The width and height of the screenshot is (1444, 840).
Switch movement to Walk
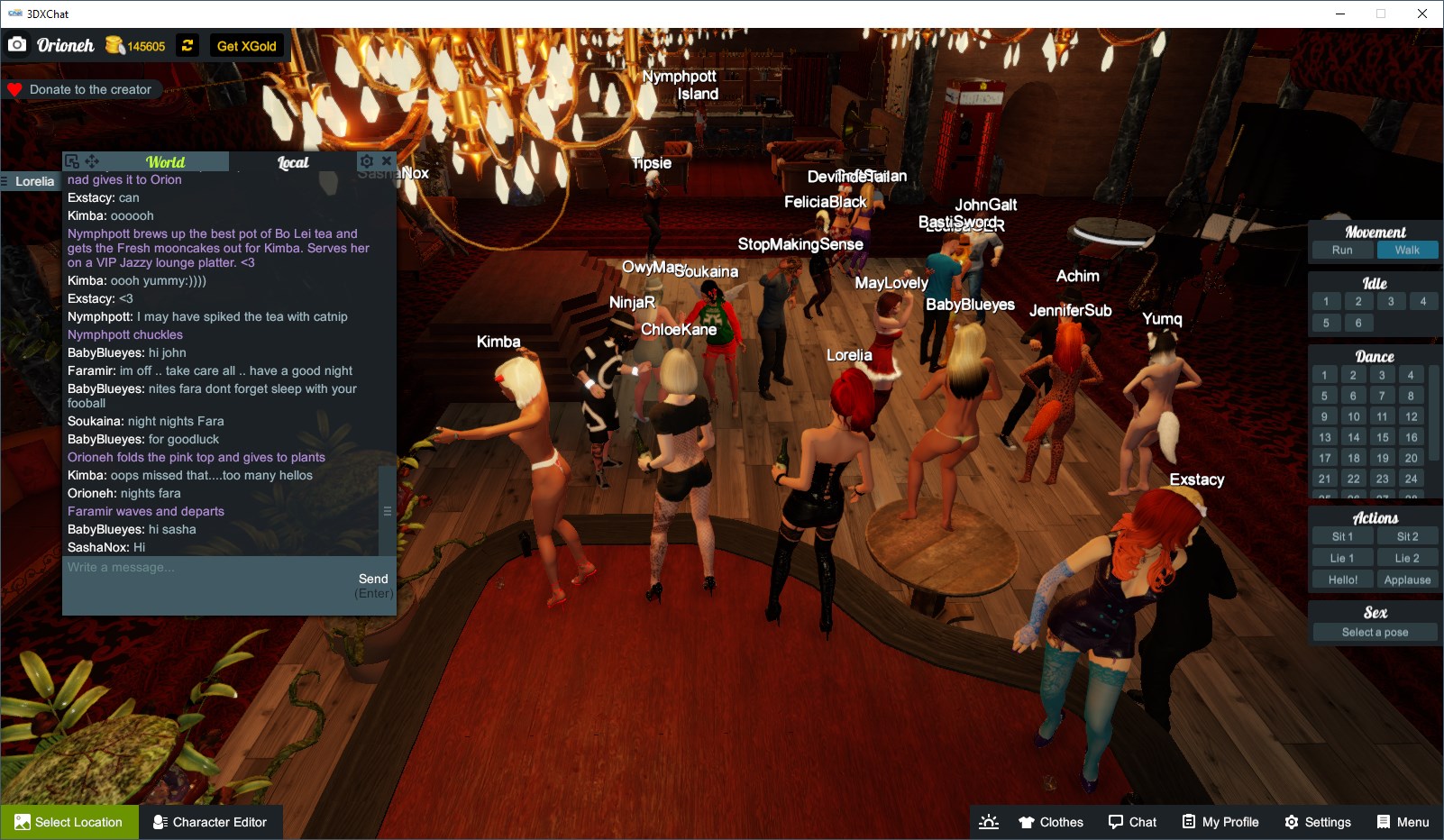coord(1408,250)
